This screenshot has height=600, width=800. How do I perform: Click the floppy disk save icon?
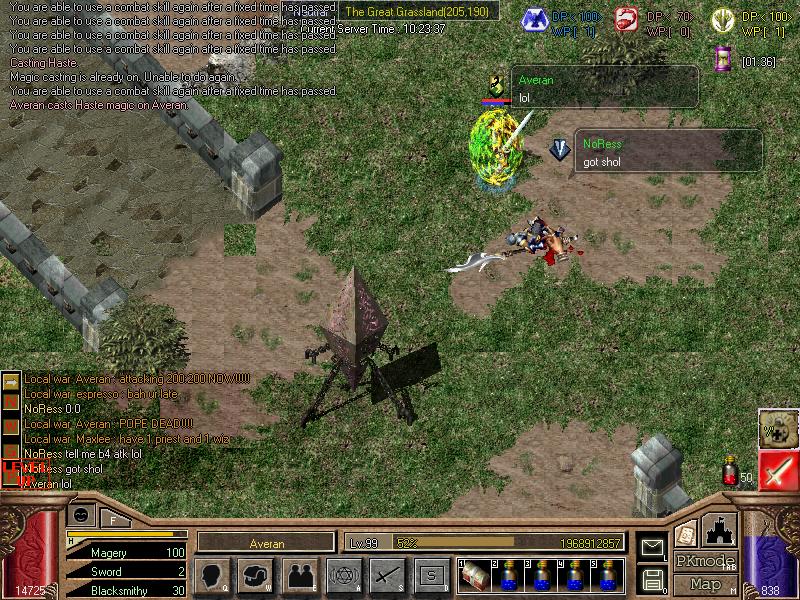coord(652,579)
